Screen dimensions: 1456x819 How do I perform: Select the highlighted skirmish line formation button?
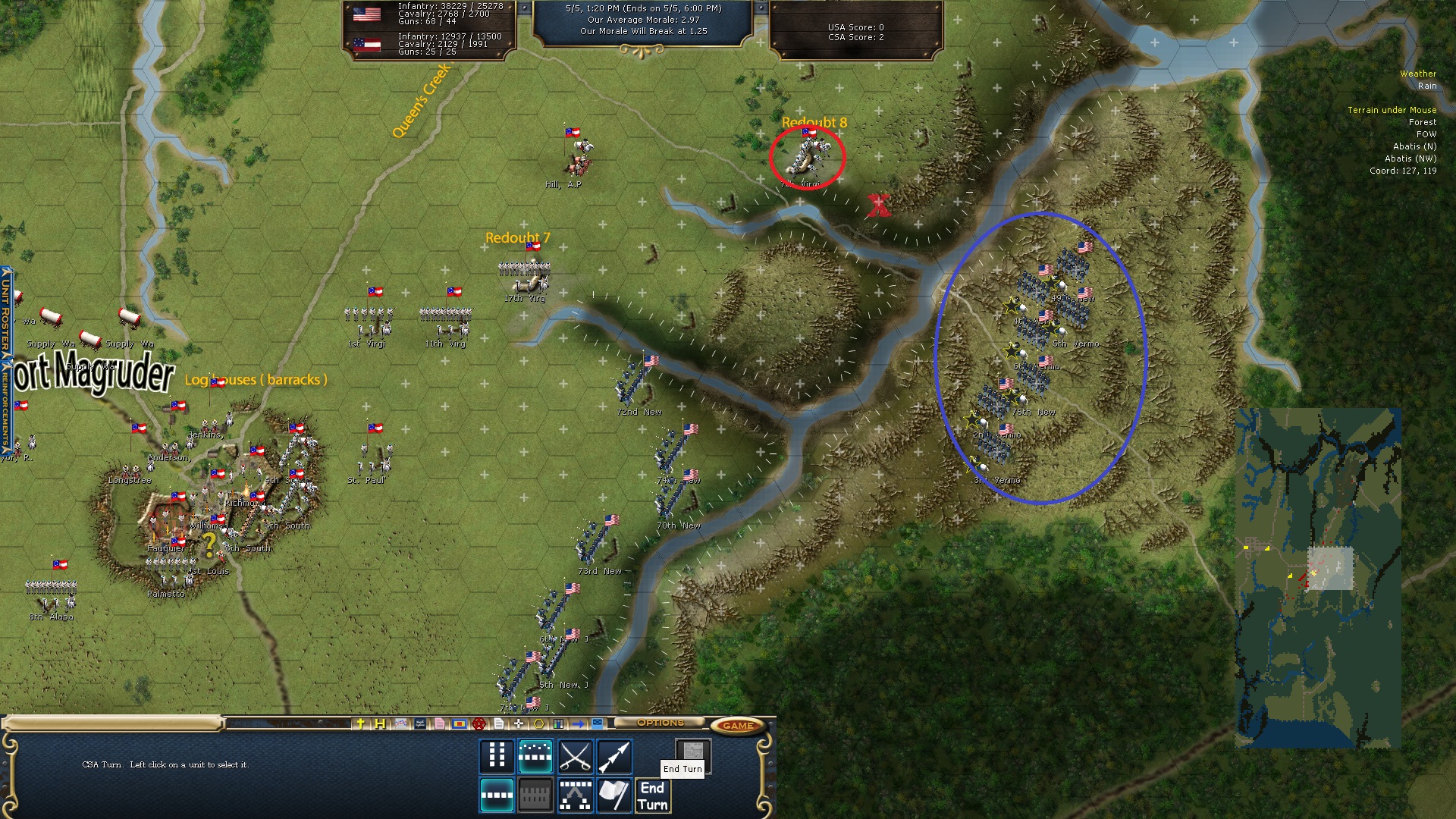tap(535, 756)
